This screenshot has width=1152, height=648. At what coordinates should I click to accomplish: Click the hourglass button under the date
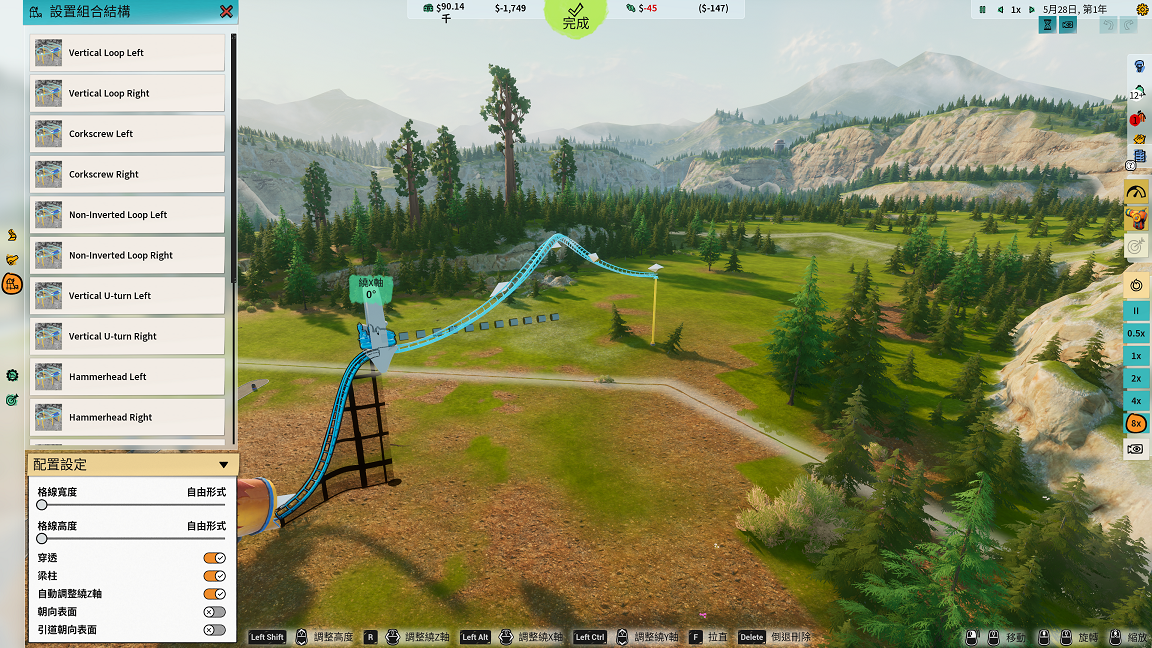tap(1047, 26)
